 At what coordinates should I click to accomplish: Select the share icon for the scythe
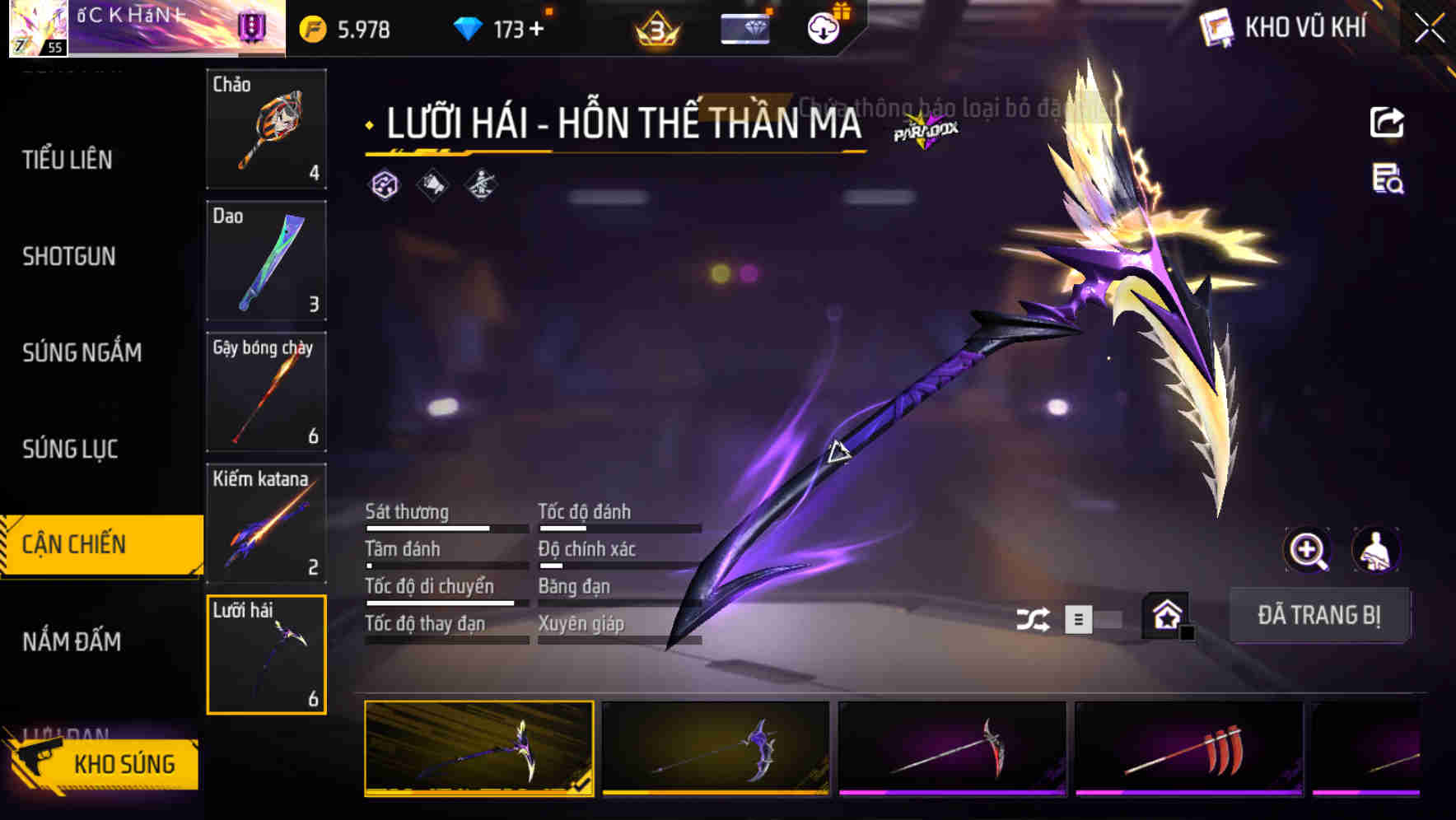pyautogui.click(x=1388, y=122)
